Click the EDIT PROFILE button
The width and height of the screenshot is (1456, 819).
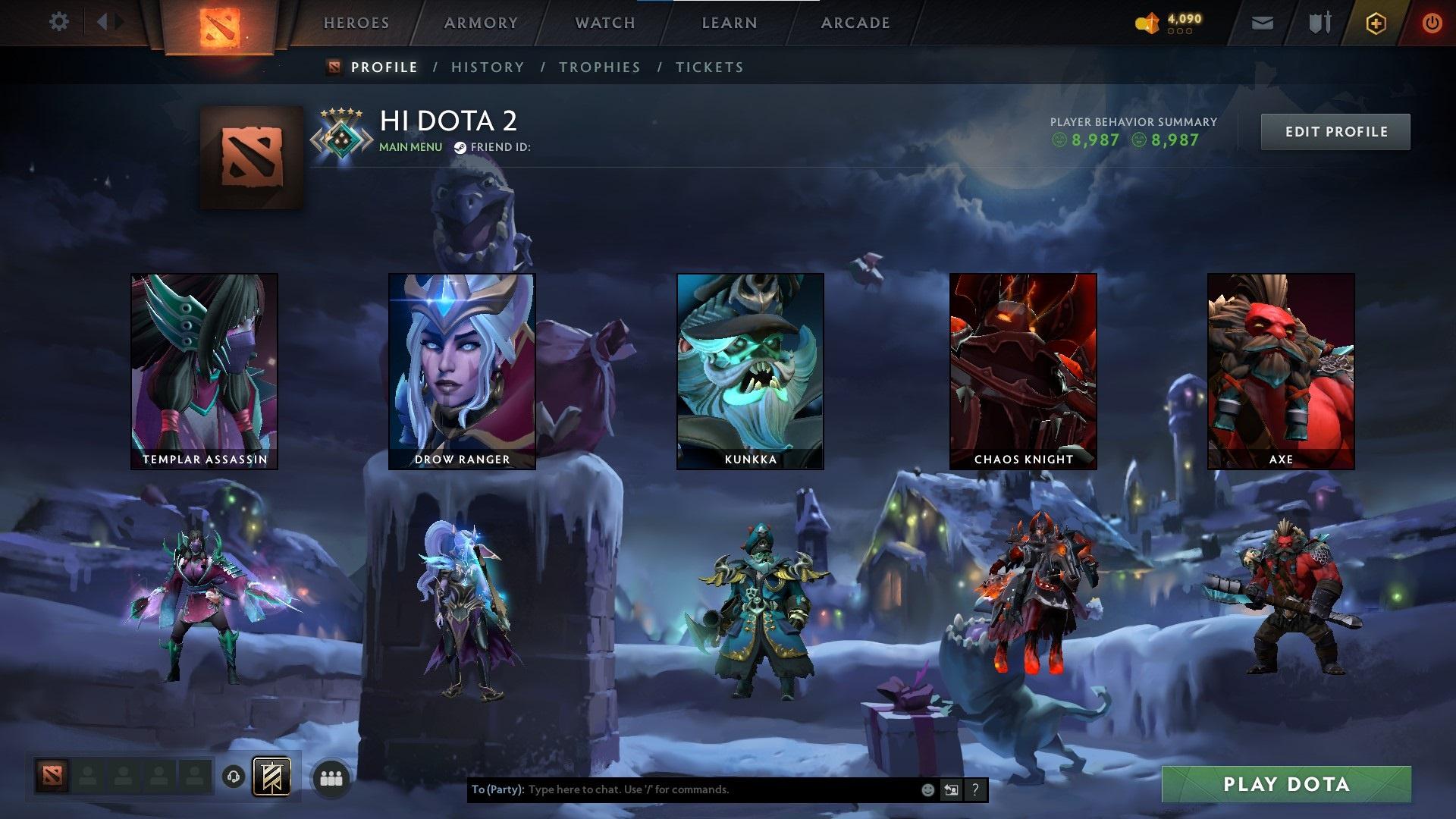[1335, 131]
